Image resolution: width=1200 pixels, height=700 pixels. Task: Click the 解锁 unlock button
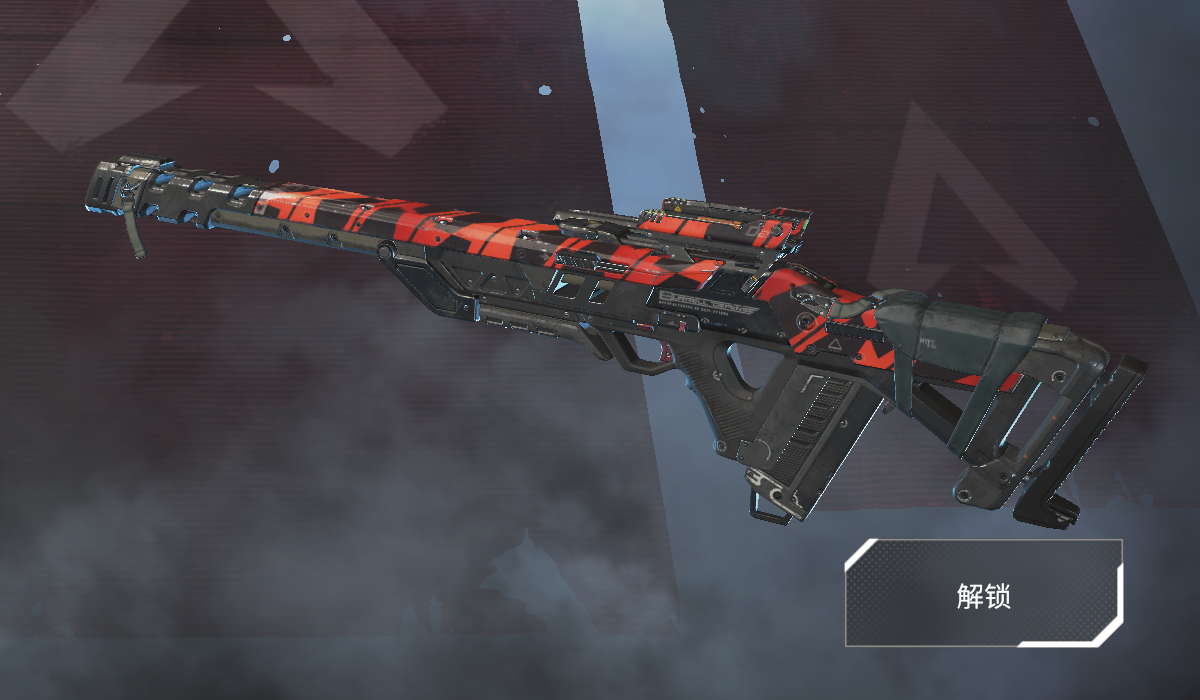coord(983,594)
